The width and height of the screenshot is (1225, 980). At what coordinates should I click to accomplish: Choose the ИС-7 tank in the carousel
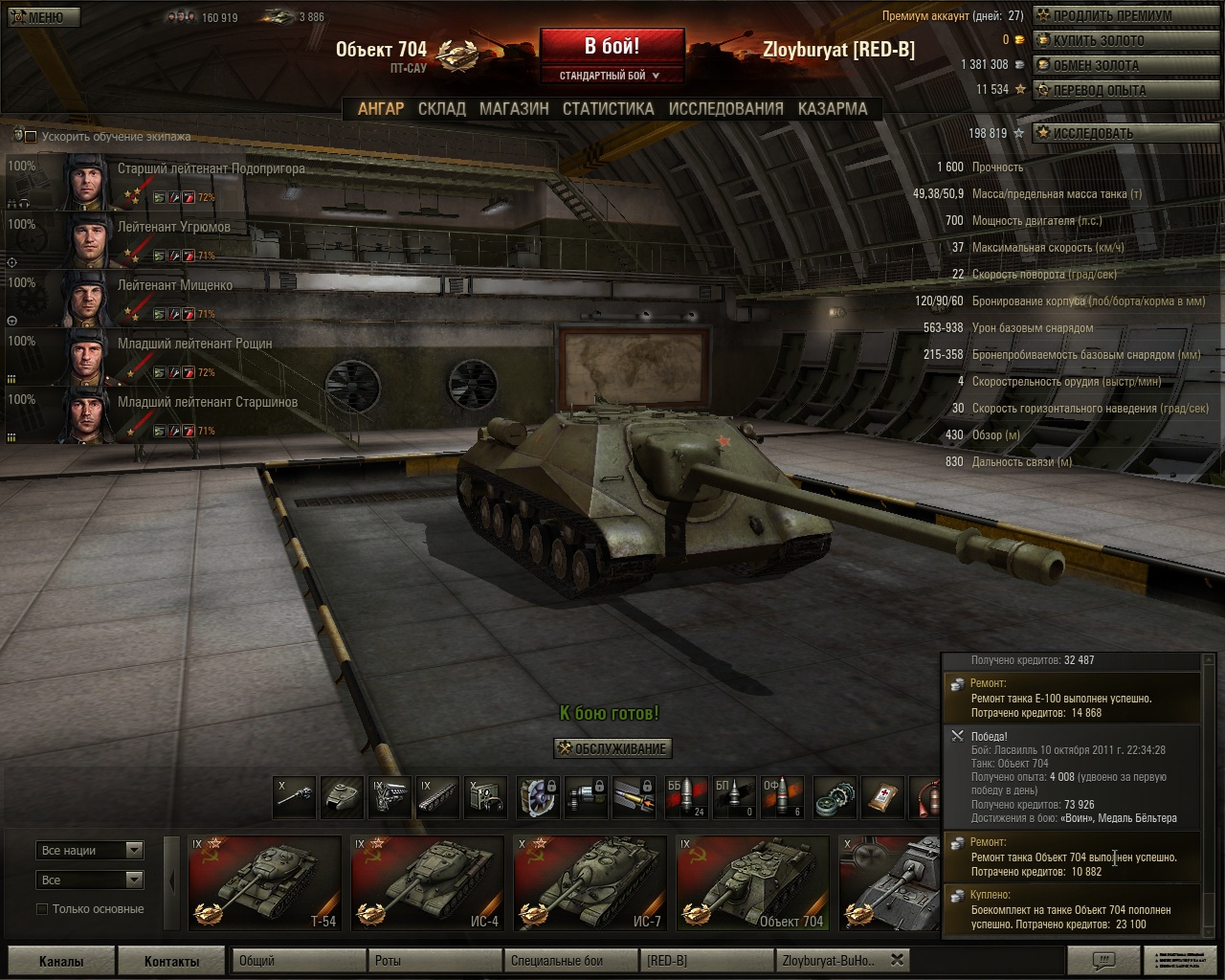tap(590, 882)
